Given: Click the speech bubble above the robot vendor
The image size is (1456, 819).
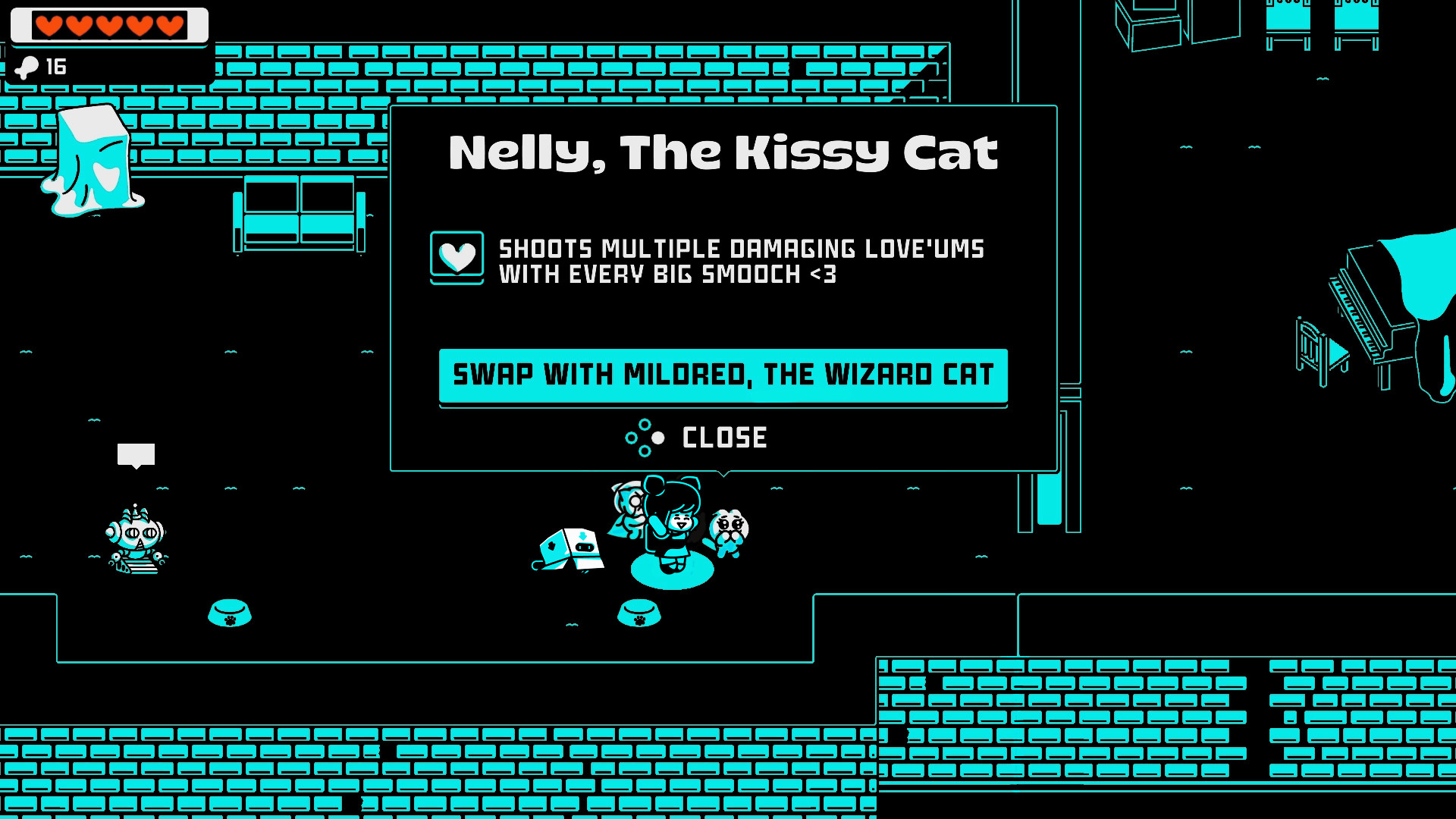Looking at the screenshot, I should [x=136, y=455].
